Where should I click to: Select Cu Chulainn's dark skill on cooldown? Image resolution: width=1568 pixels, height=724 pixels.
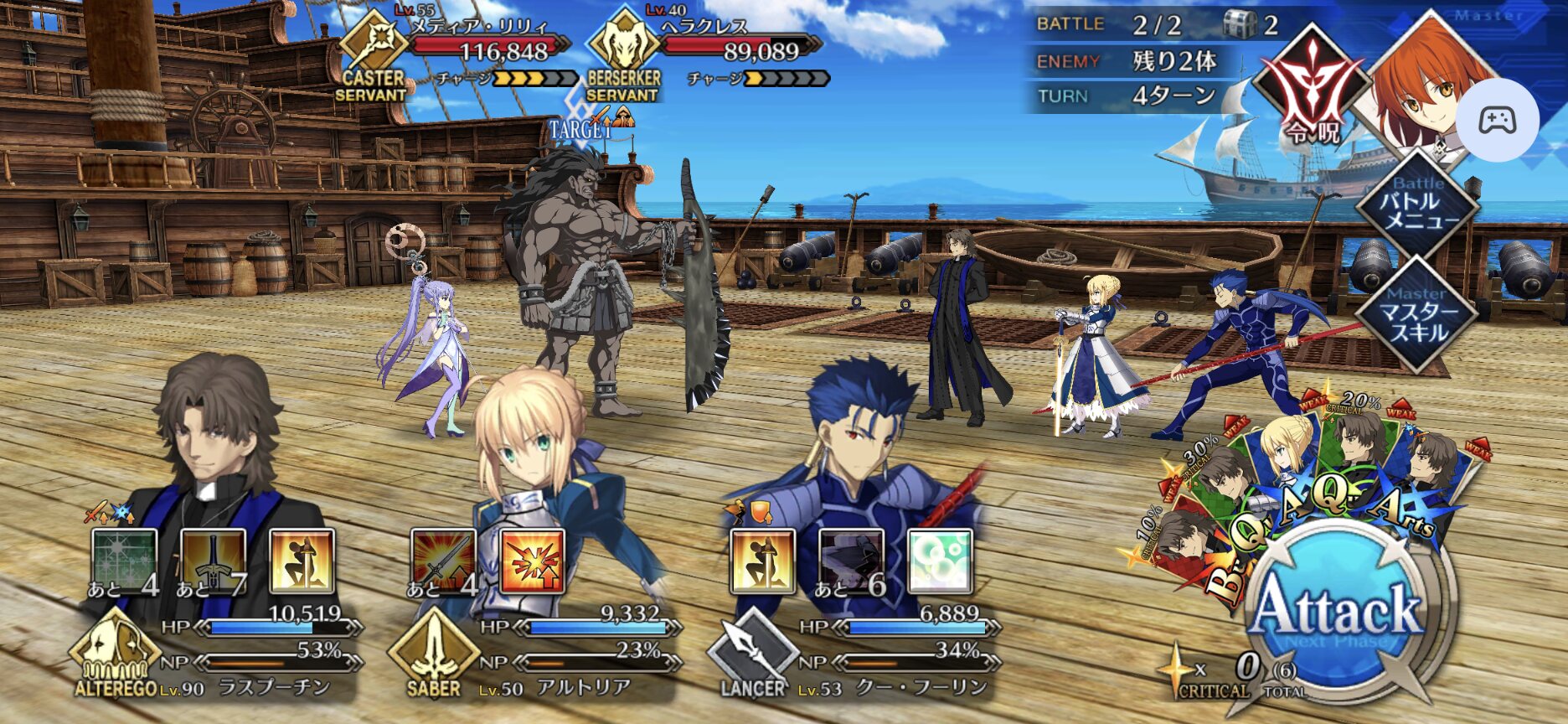851,561
